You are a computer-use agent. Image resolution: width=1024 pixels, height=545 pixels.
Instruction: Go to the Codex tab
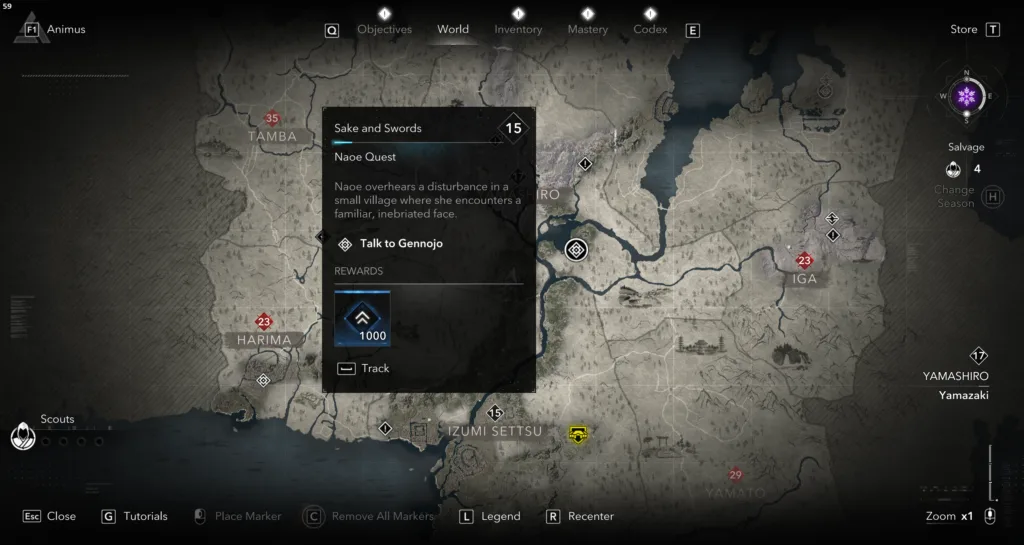click(650, 29)
